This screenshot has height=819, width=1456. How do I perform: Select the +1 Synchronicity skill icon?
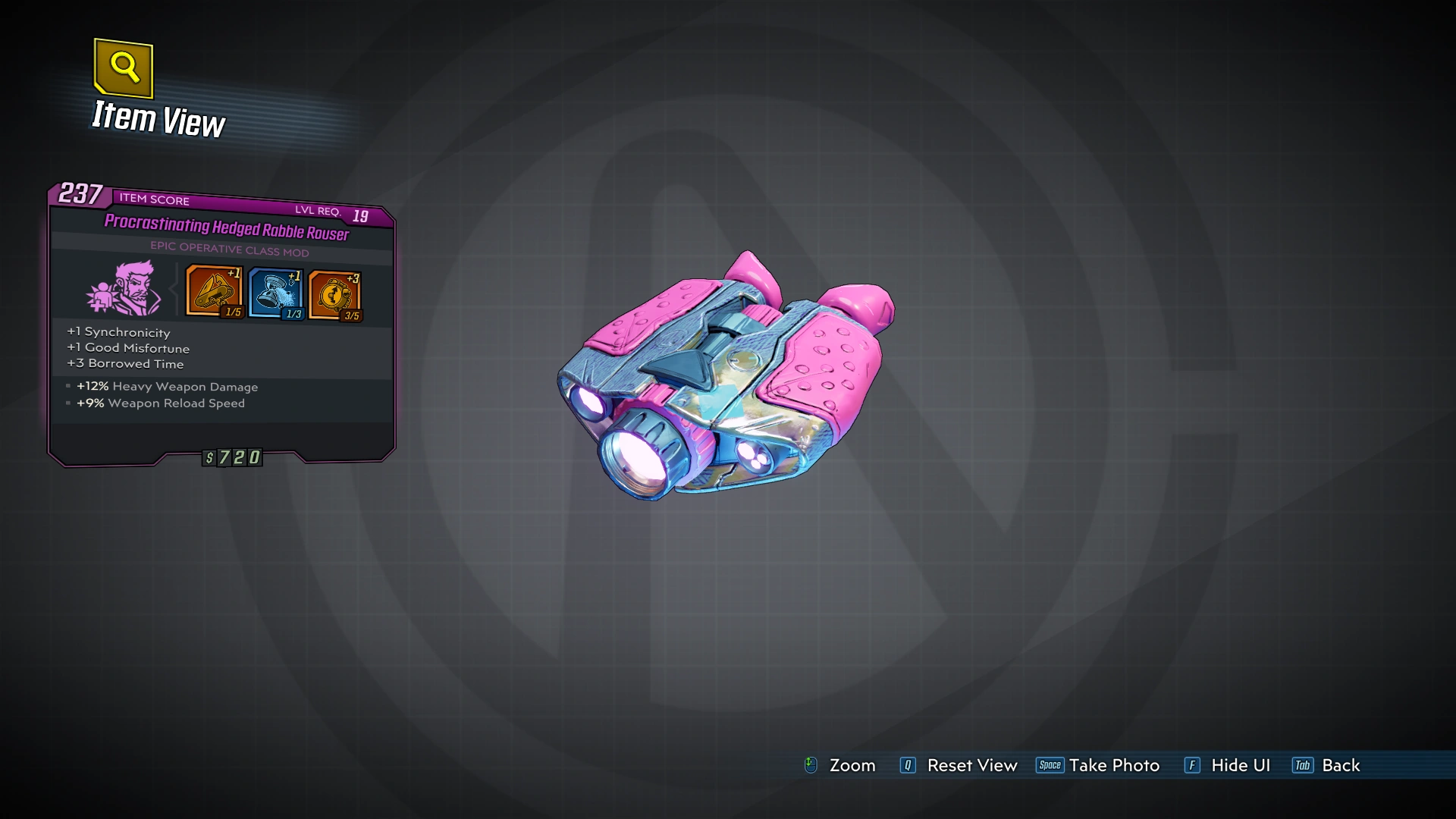tap(213, 293)
